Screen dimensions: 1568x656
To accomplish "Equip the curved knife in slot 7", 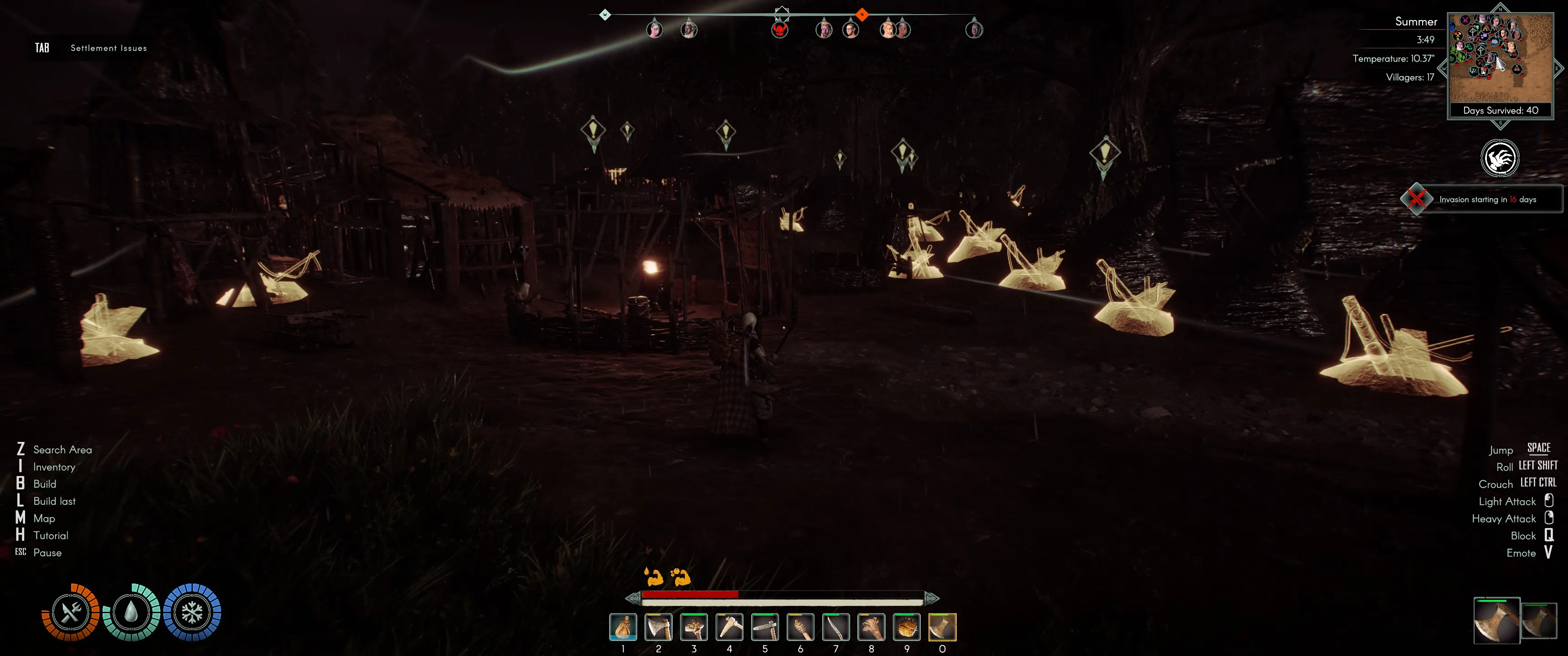I will click(x=836, y=627).
